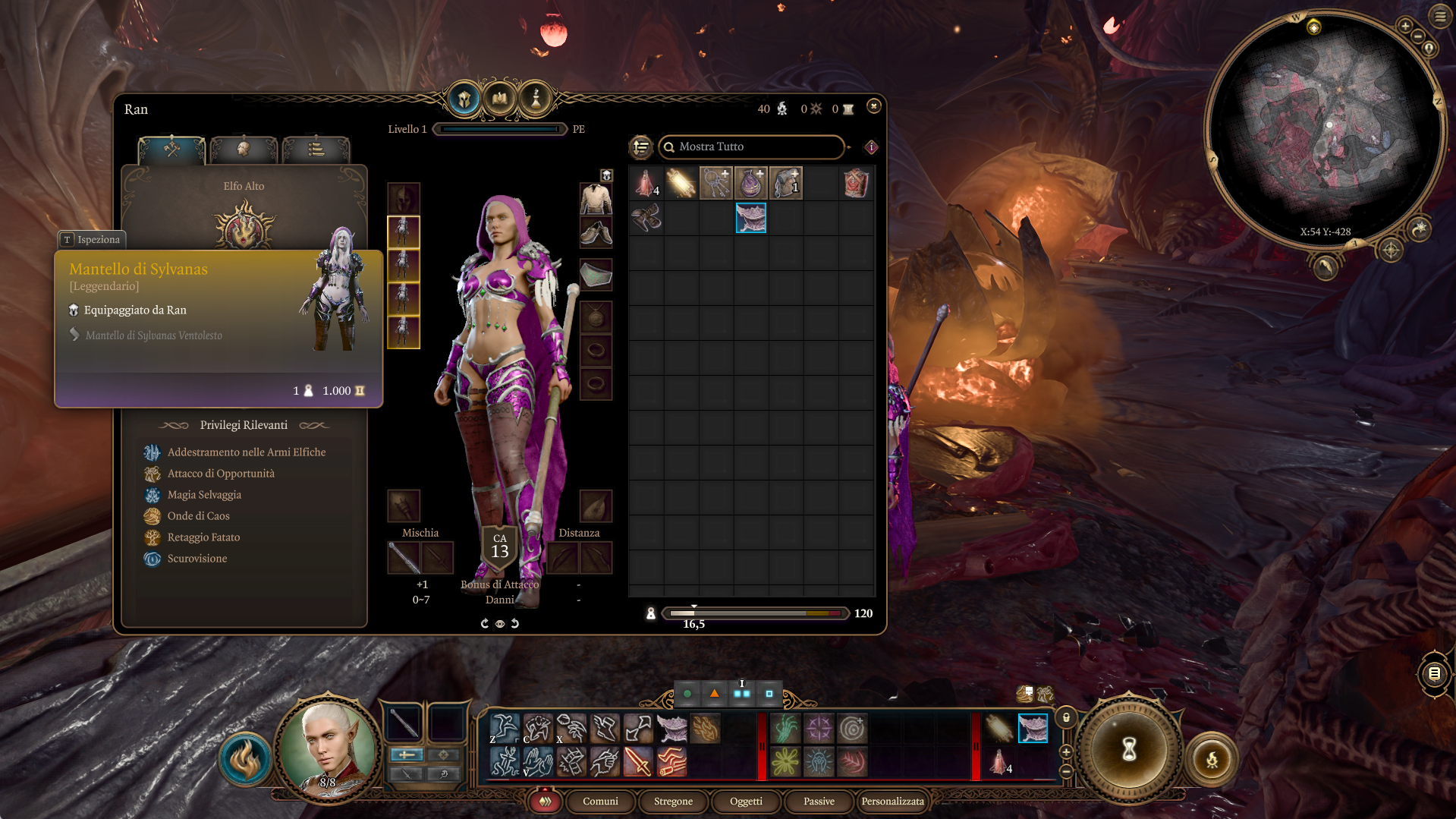Click the hourglass end turn button
Image resolution: width=1456 pixels, height=819 pixels.
[x=1129, y=749]
